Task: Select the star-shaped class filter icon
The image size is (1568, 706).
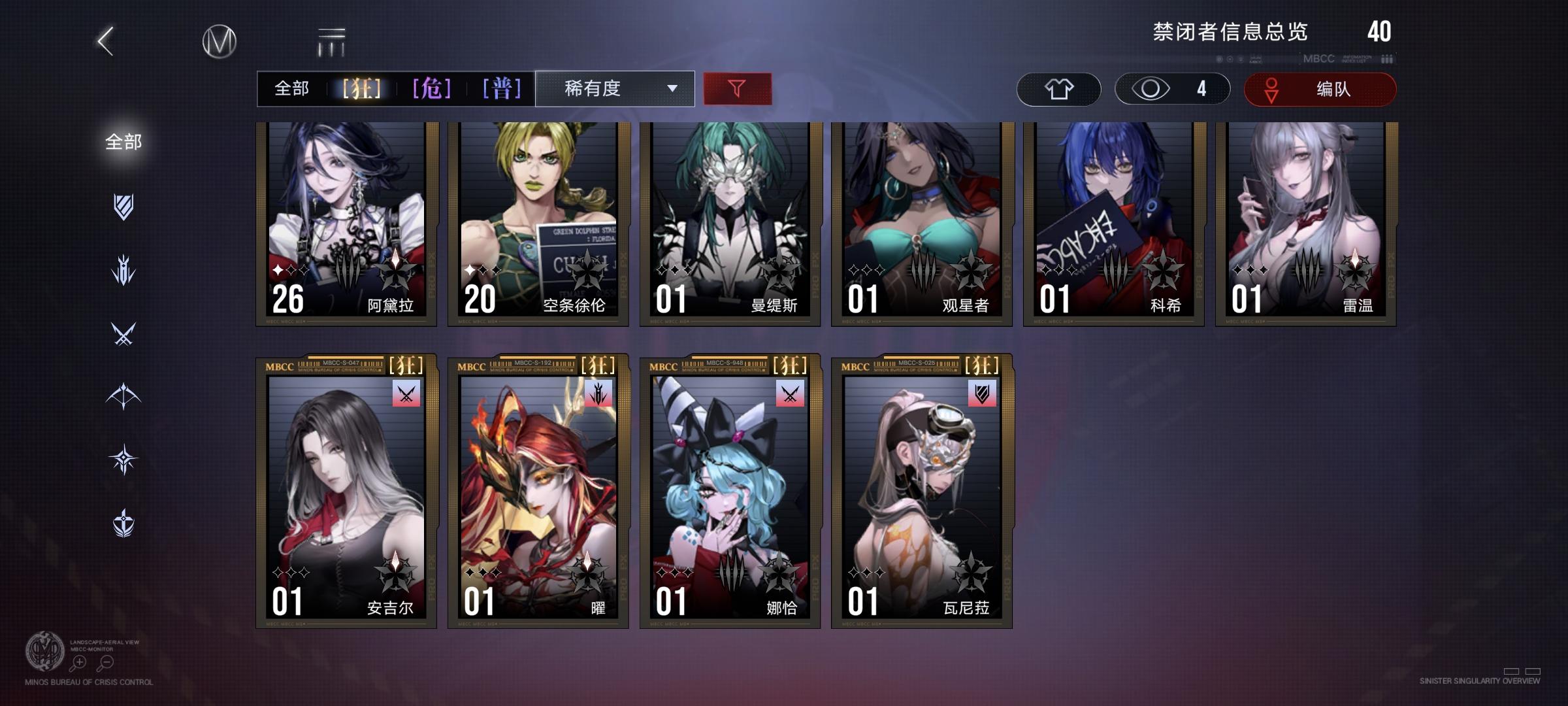Action: tap(124, 459)
